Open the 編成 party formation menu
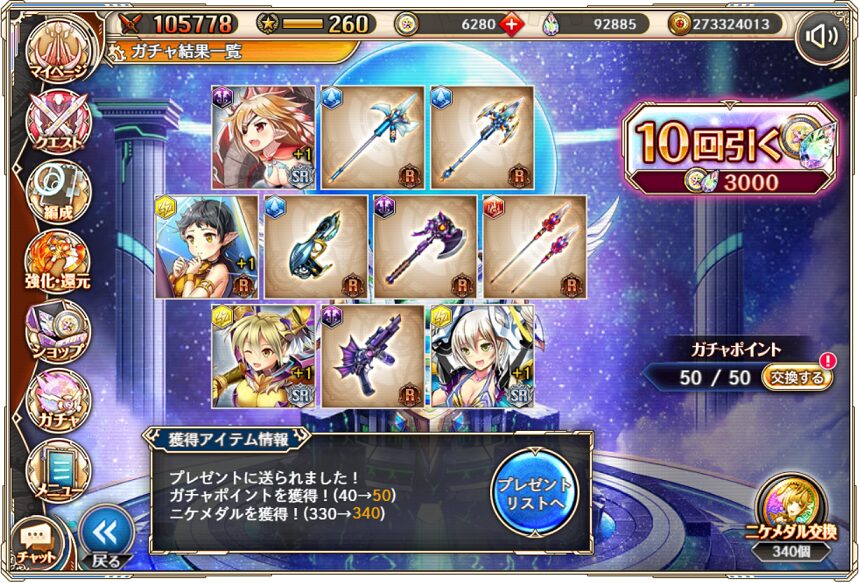This screenshot has height=583, width=859. [57, 189]
